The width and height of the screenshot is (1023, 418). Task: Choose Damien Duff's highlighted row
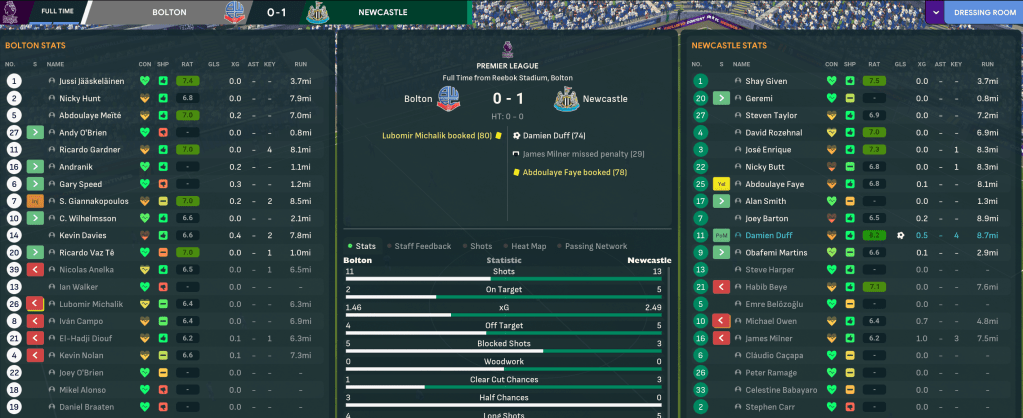pos(769,235)
